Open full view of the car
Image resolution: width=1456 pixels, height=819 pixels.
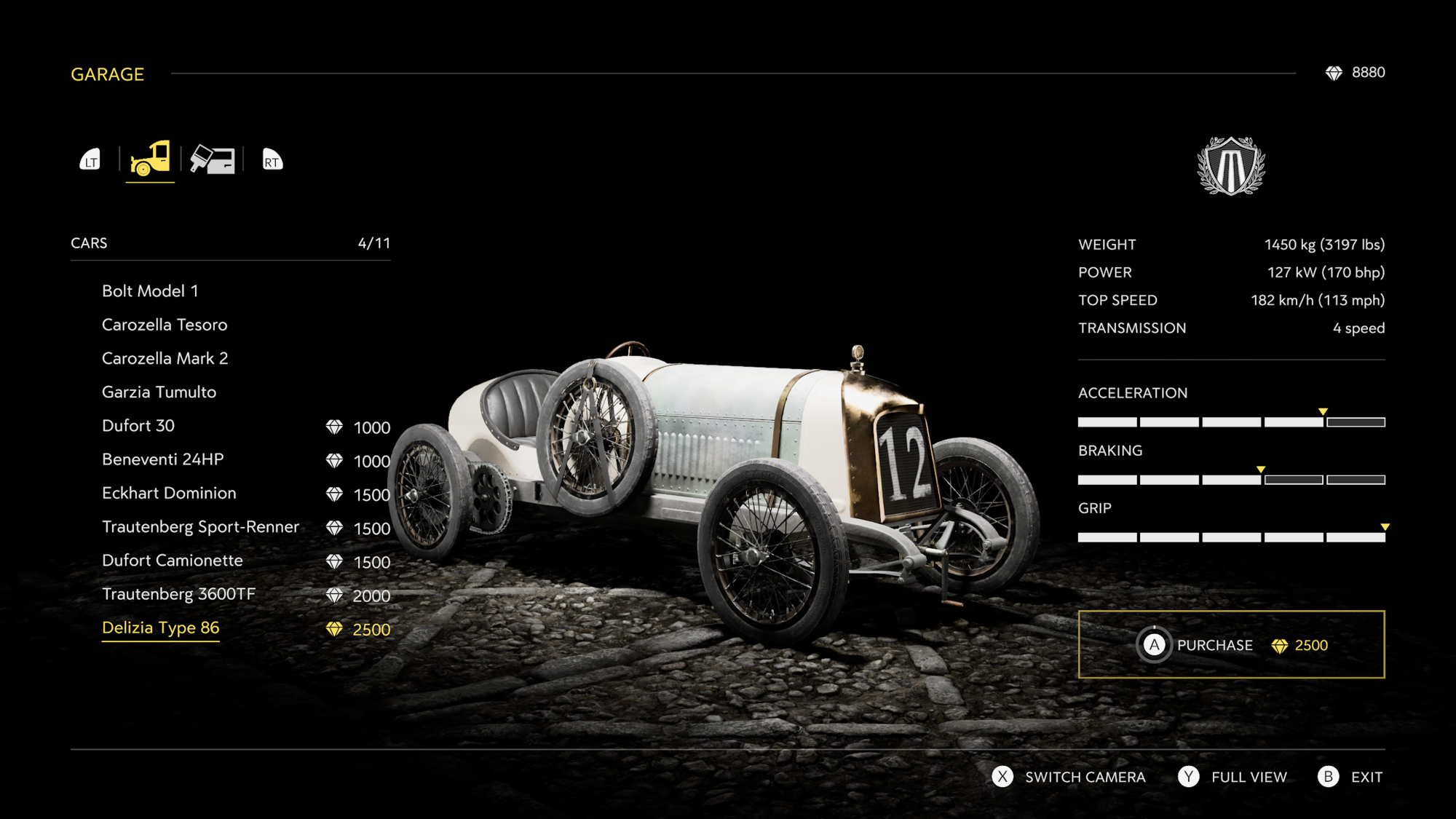coord(1233,777)
